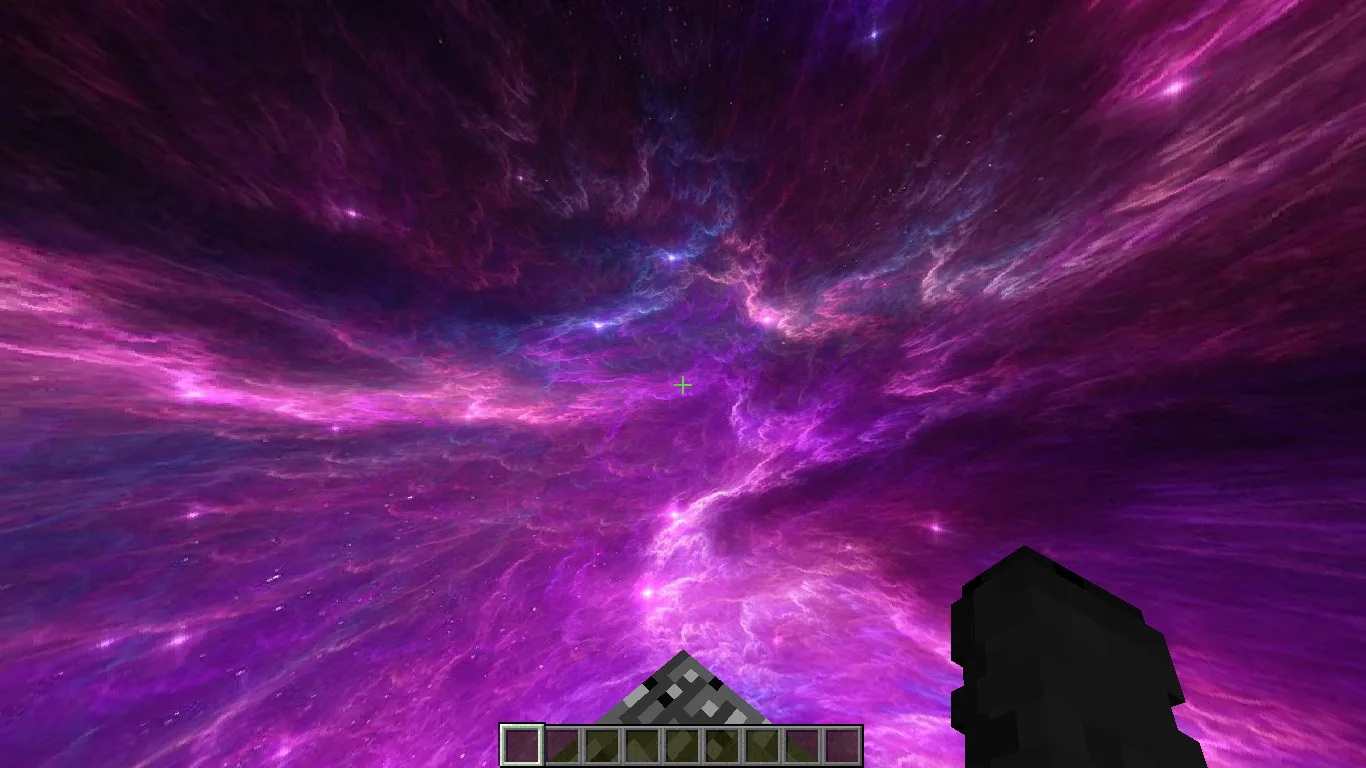
Task: Click the left edge of the hotbar border
Action: point(501,743)
